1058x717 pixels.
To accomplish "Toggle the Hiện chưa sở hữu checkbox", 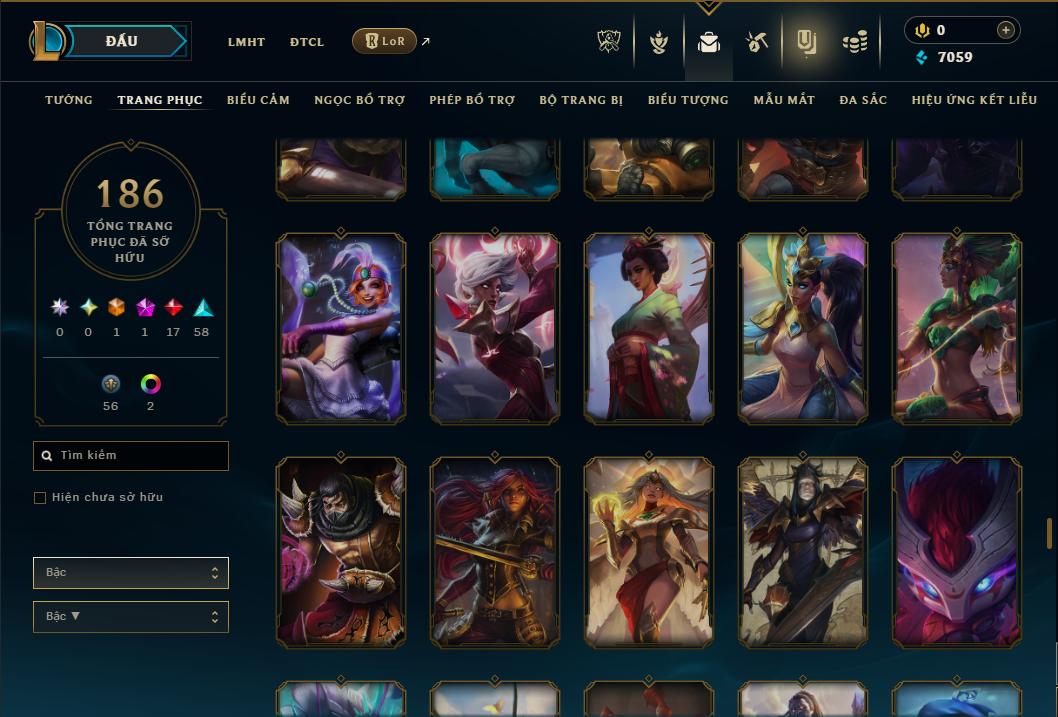I will [x=40, y=498].
